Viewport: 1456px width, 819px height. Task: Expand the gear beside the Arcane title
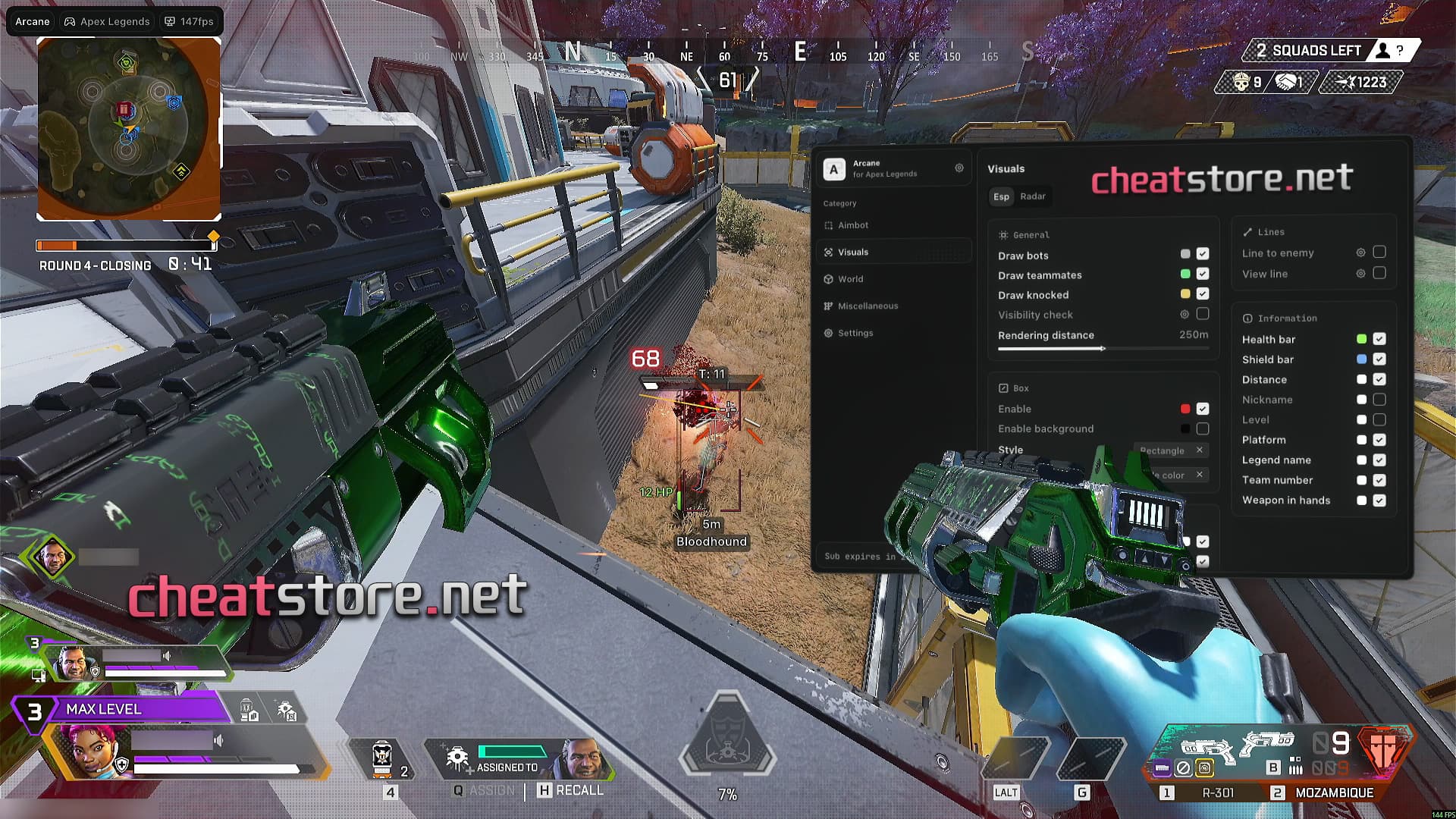coord(959,168)
